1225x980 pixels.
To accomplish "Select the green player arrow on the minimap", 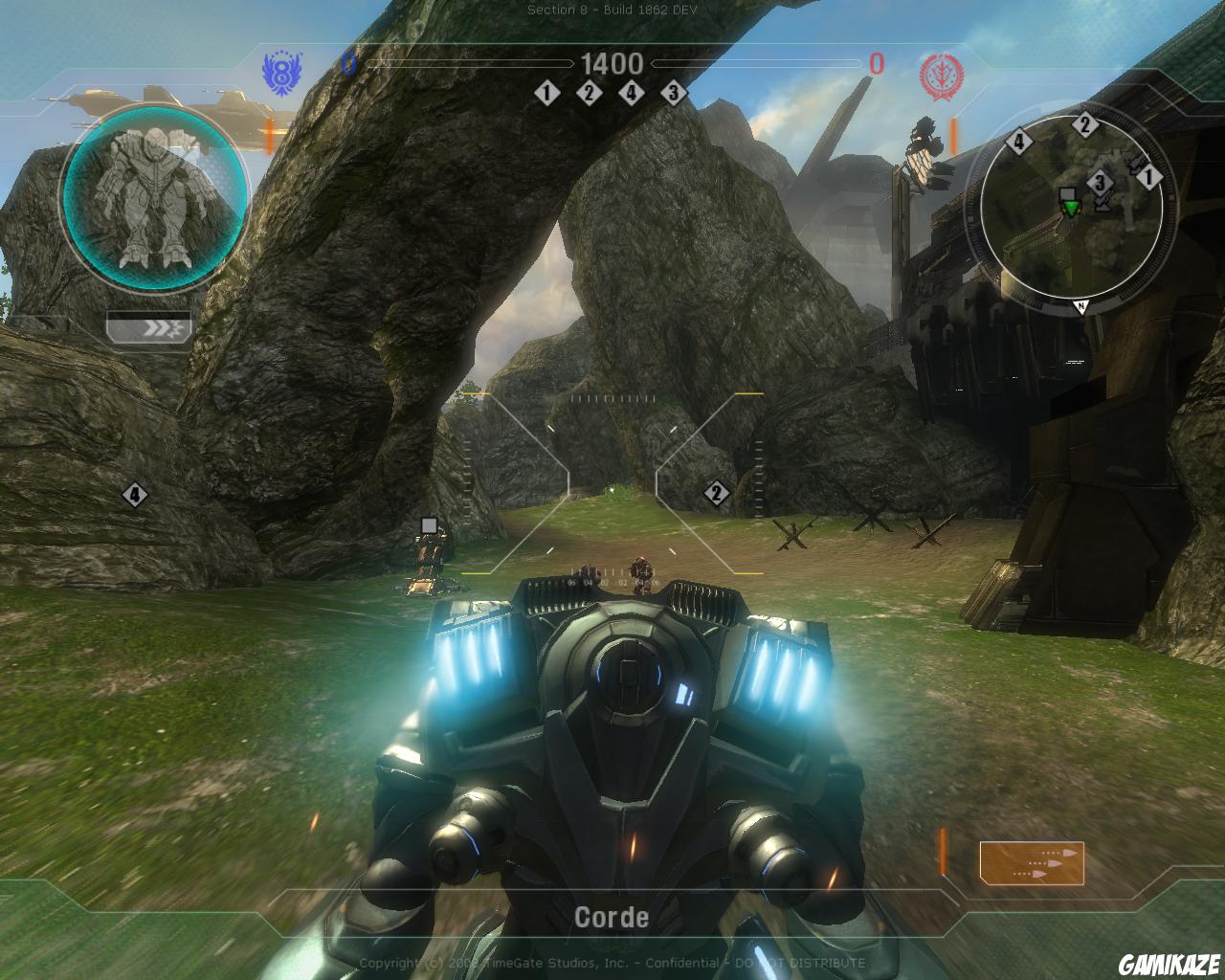I will point(1071,207).
